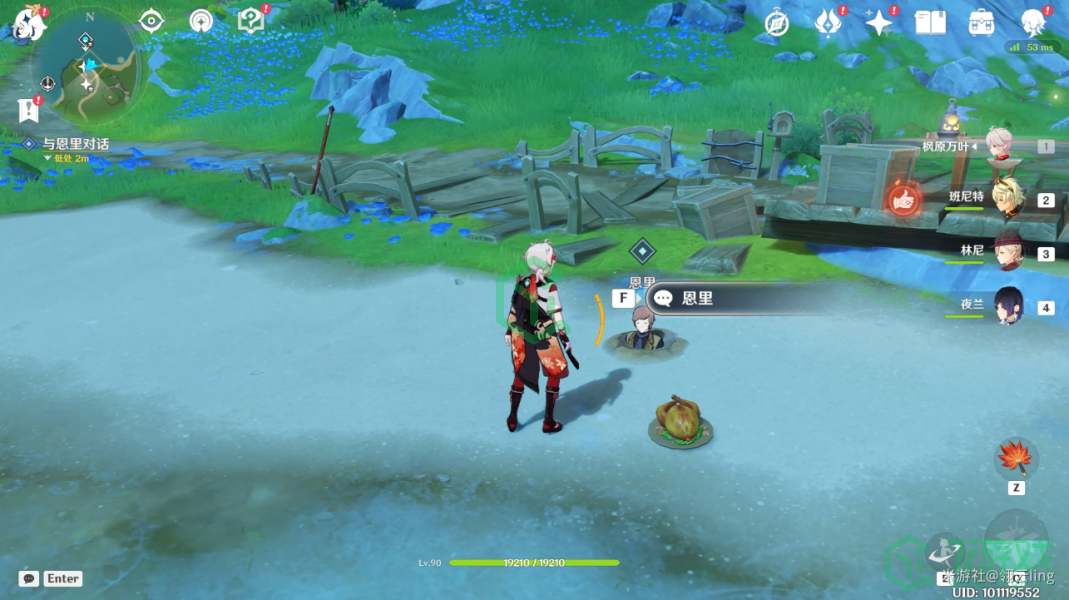Open the character head profile icon
Viewport: 1069px width, 600px height.
[x=1033, y=22]
